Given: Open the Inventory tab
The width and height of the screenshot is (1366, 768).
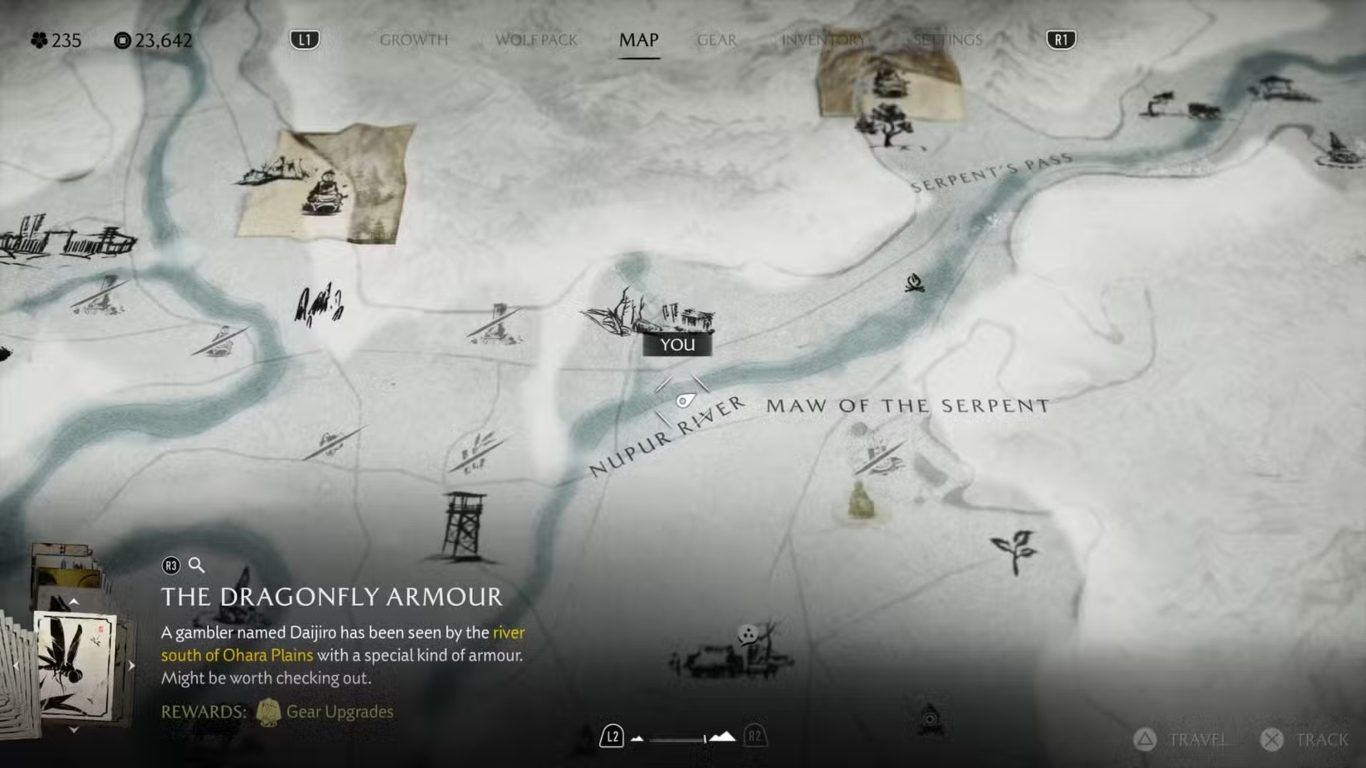Looking at the screenshot, I should click(x=821, y=40).
